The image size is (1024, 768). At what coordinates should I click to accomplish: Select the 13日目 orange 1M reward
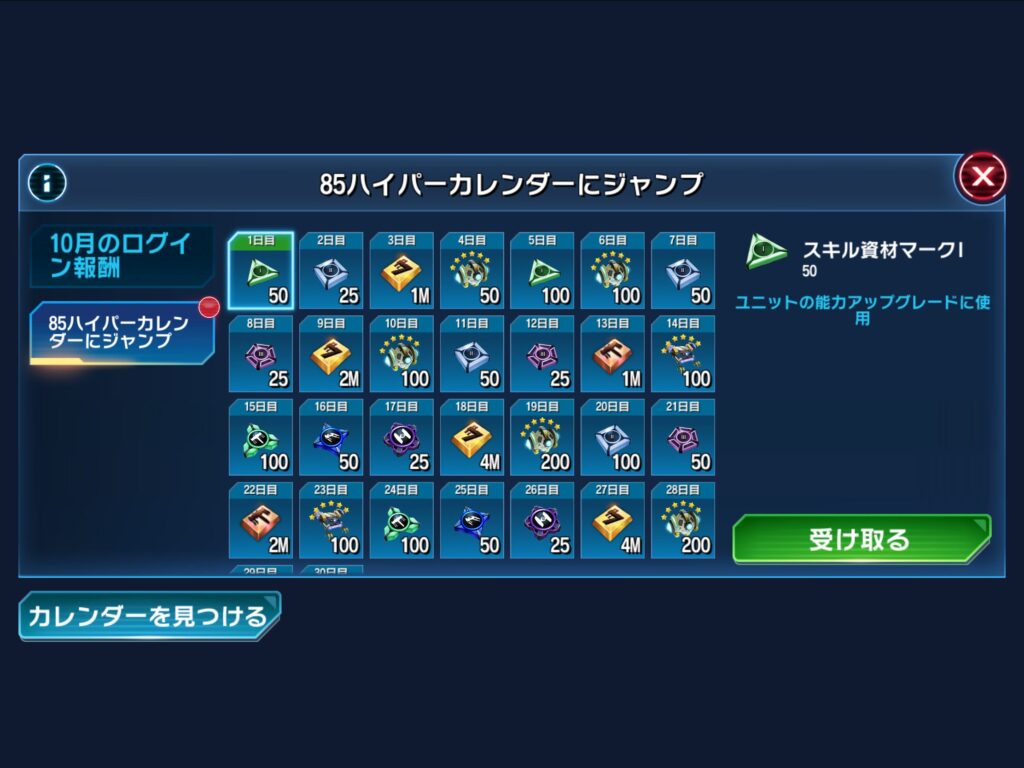pos(613,355)
